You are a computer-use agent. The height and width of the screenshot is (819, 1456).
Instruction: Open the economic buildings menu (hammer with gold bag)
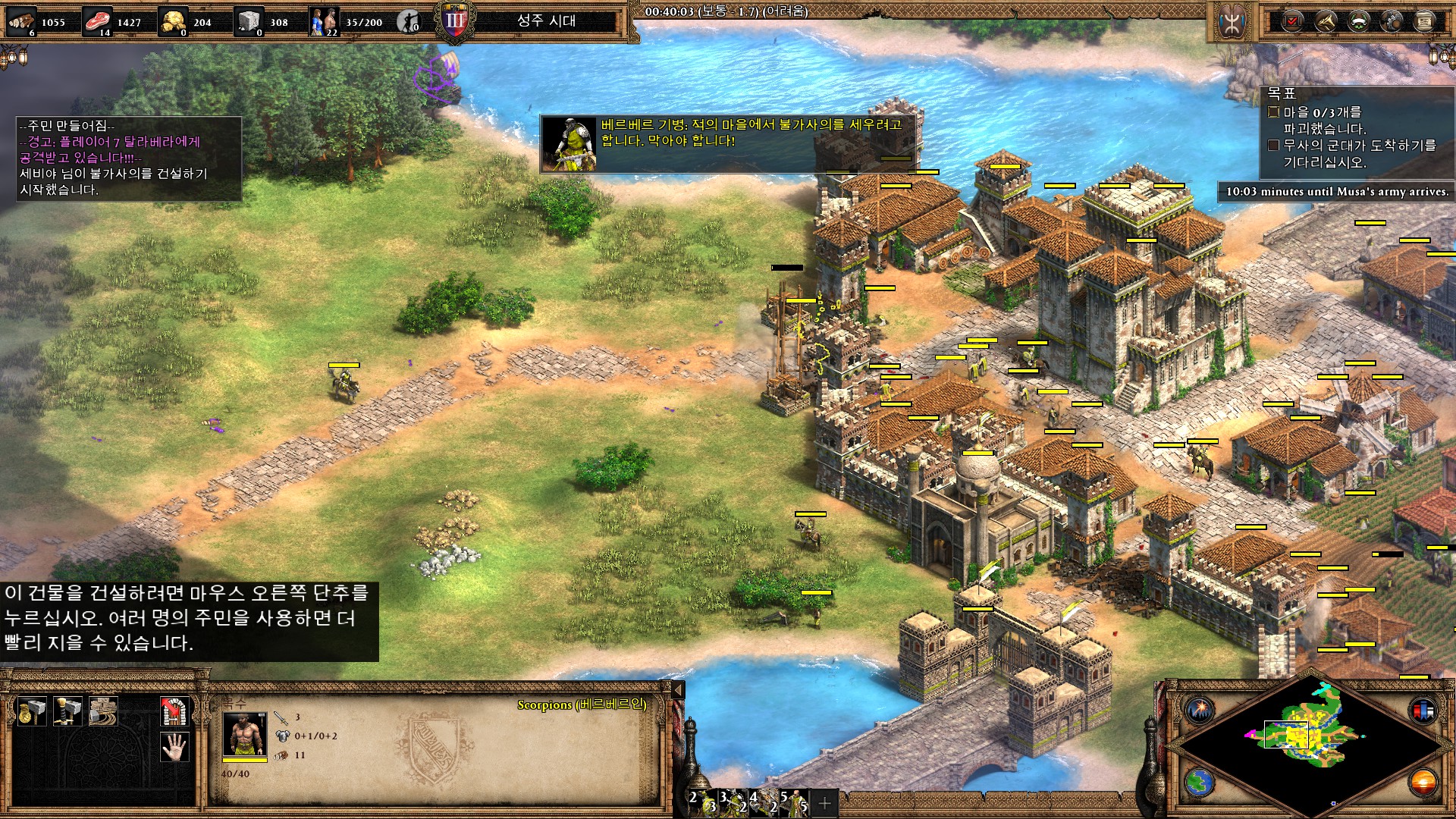tap(31, 711)
